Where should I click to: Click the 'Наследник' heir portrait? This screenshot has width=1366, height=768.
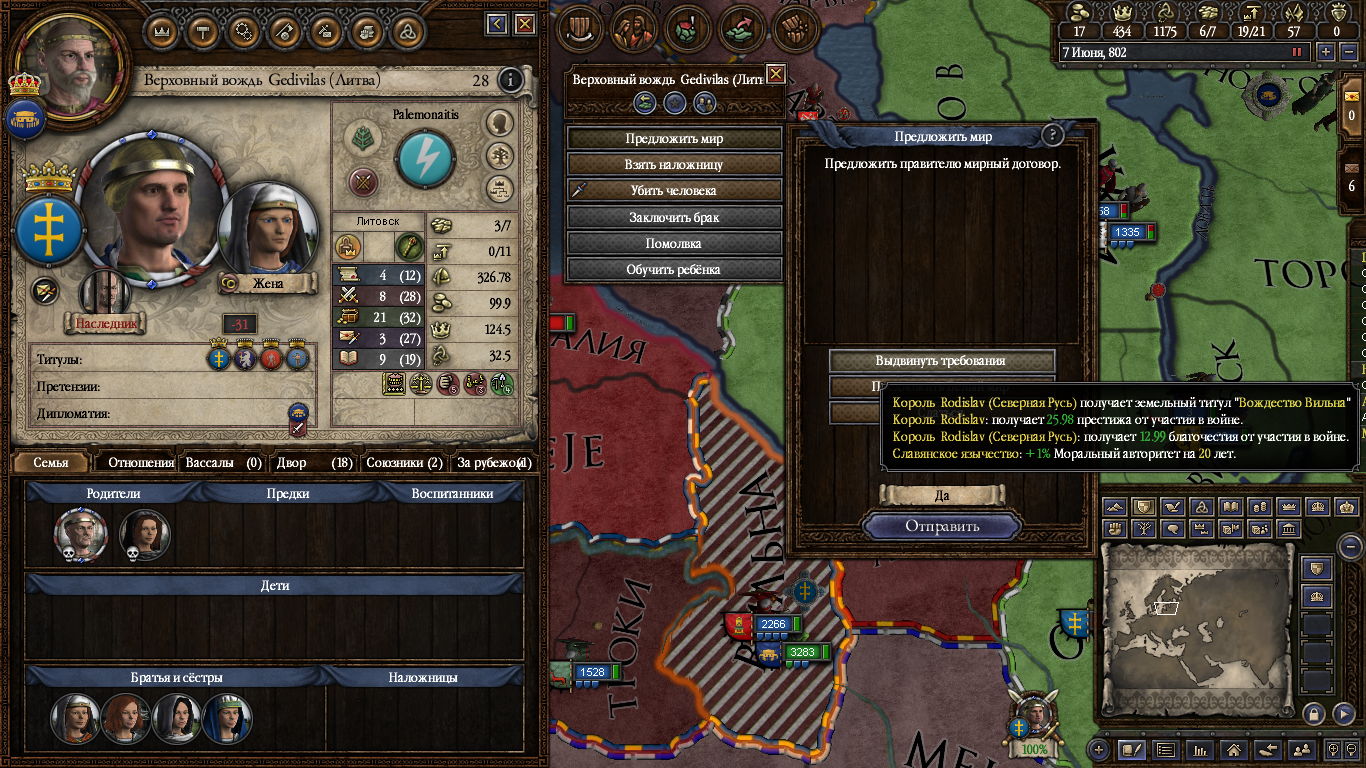105,297
